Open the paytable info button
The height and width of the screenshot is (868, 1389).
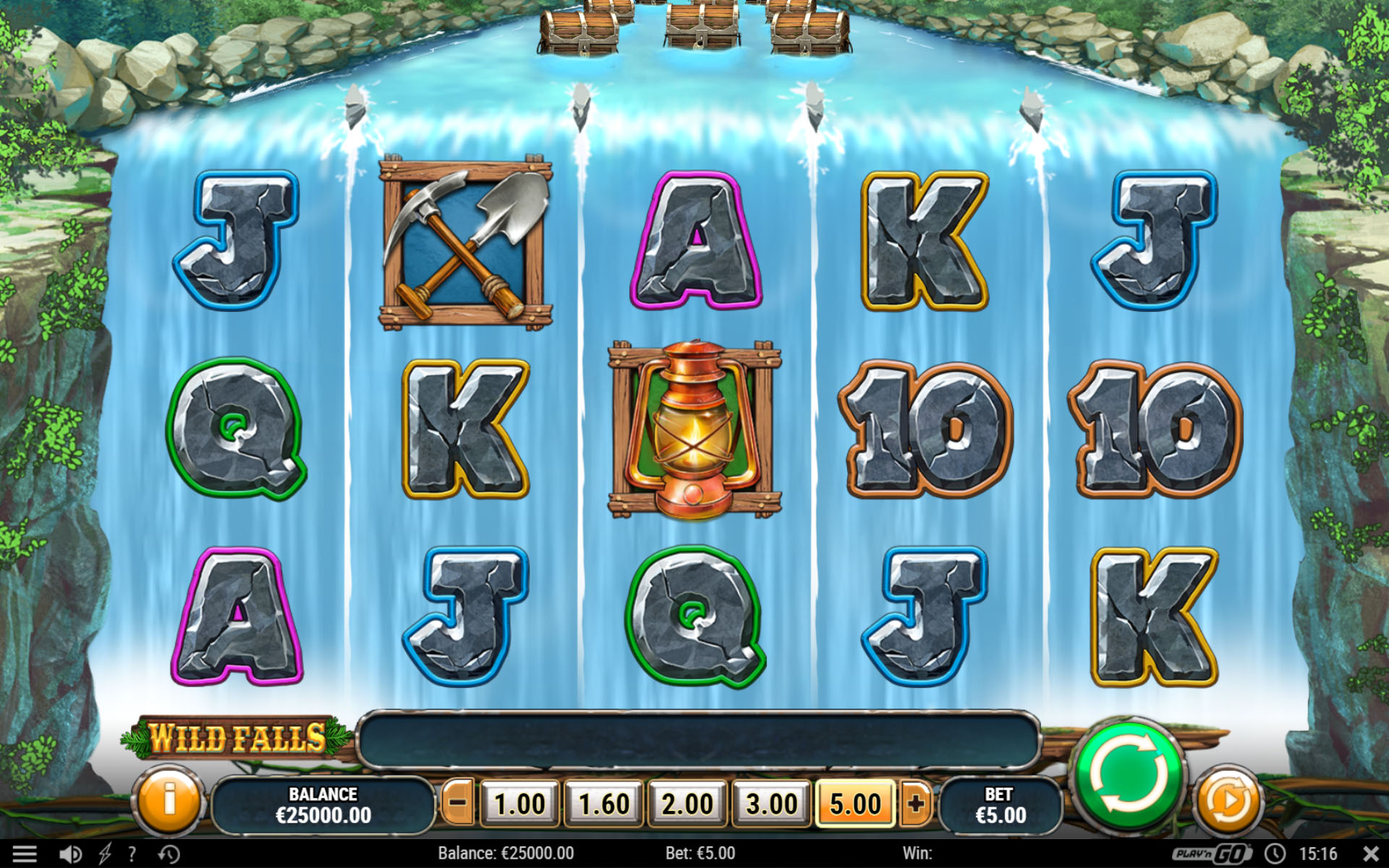coord(169,801)
